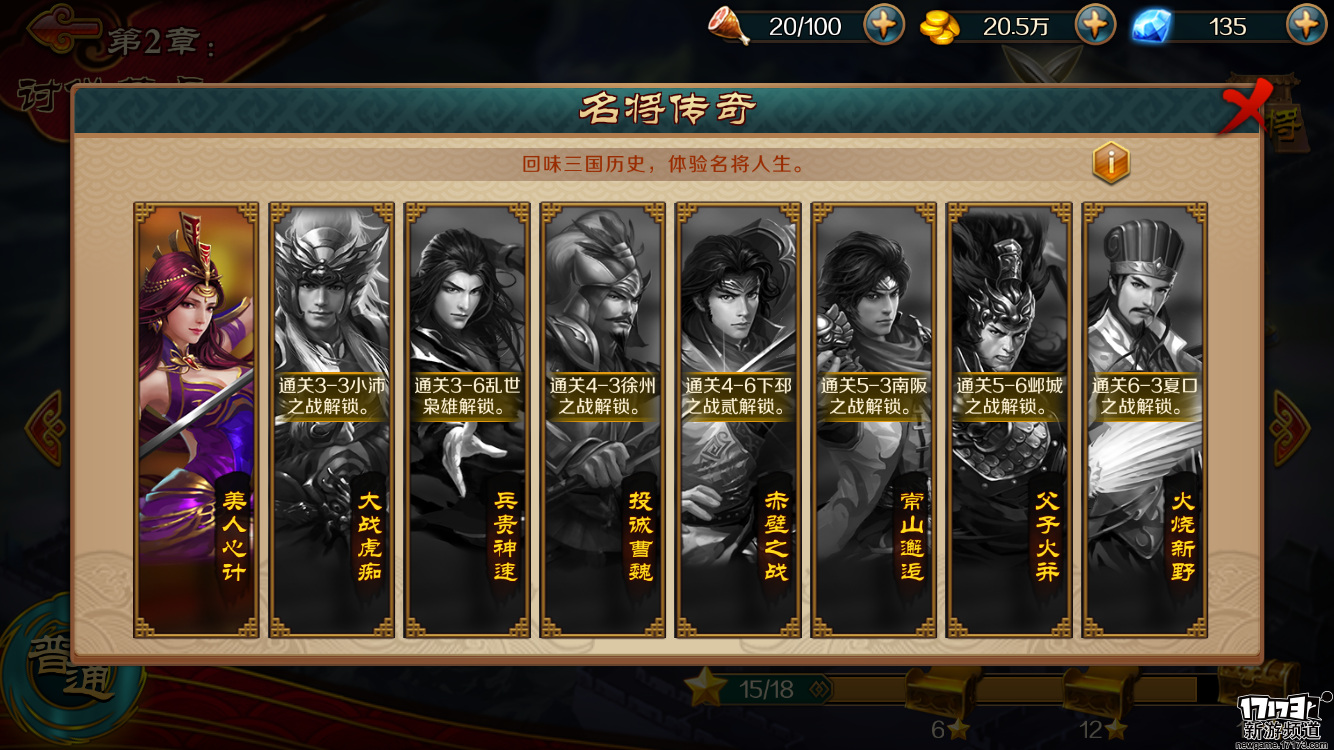This screenshot has height=750, width=1334.
Task: Select the 赤壁之战 locked card
Action: coord(738,420)
